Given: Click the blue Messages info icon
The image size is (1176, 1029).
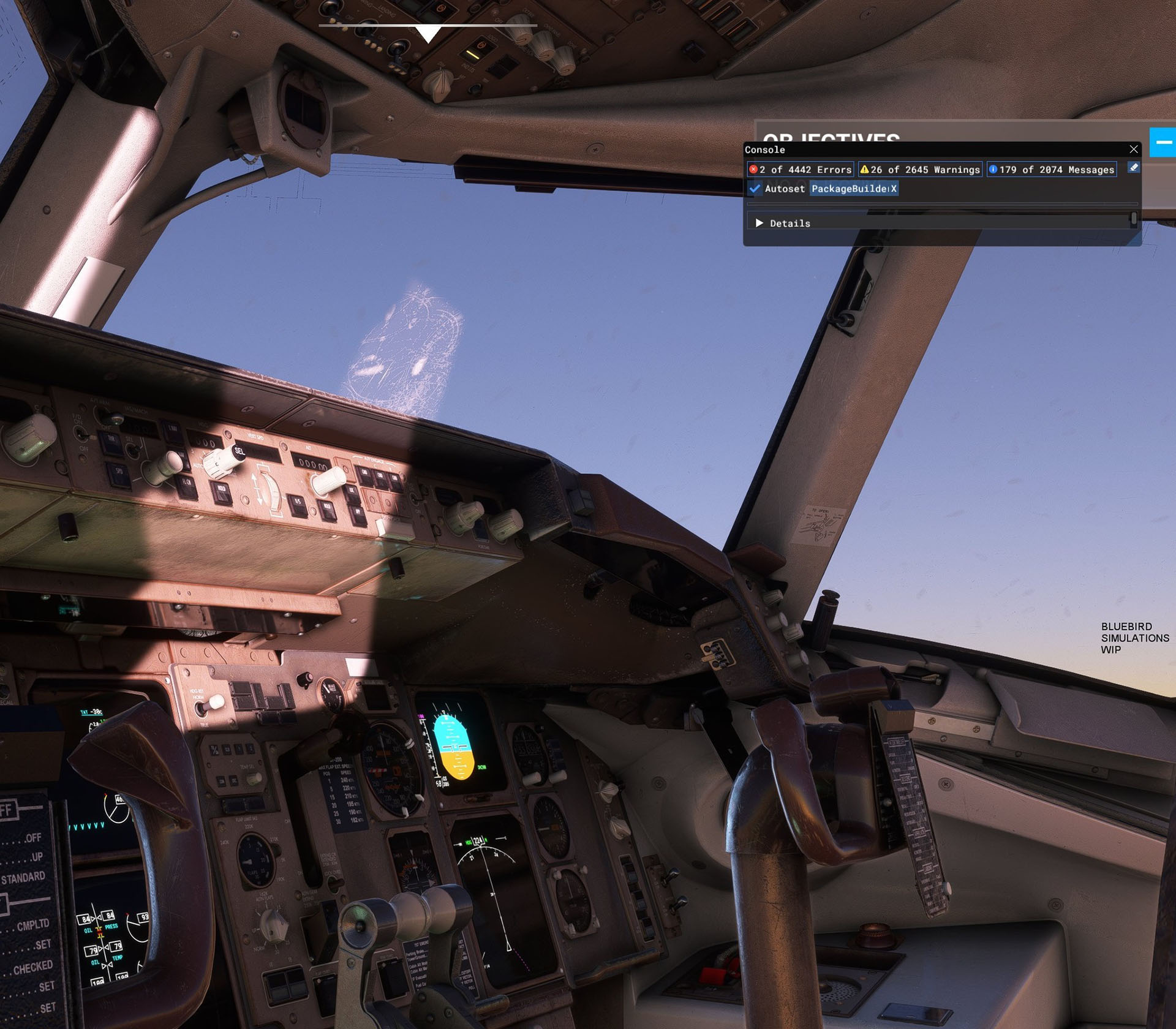Looking at the screenshot, I should [x=993, y=170].
